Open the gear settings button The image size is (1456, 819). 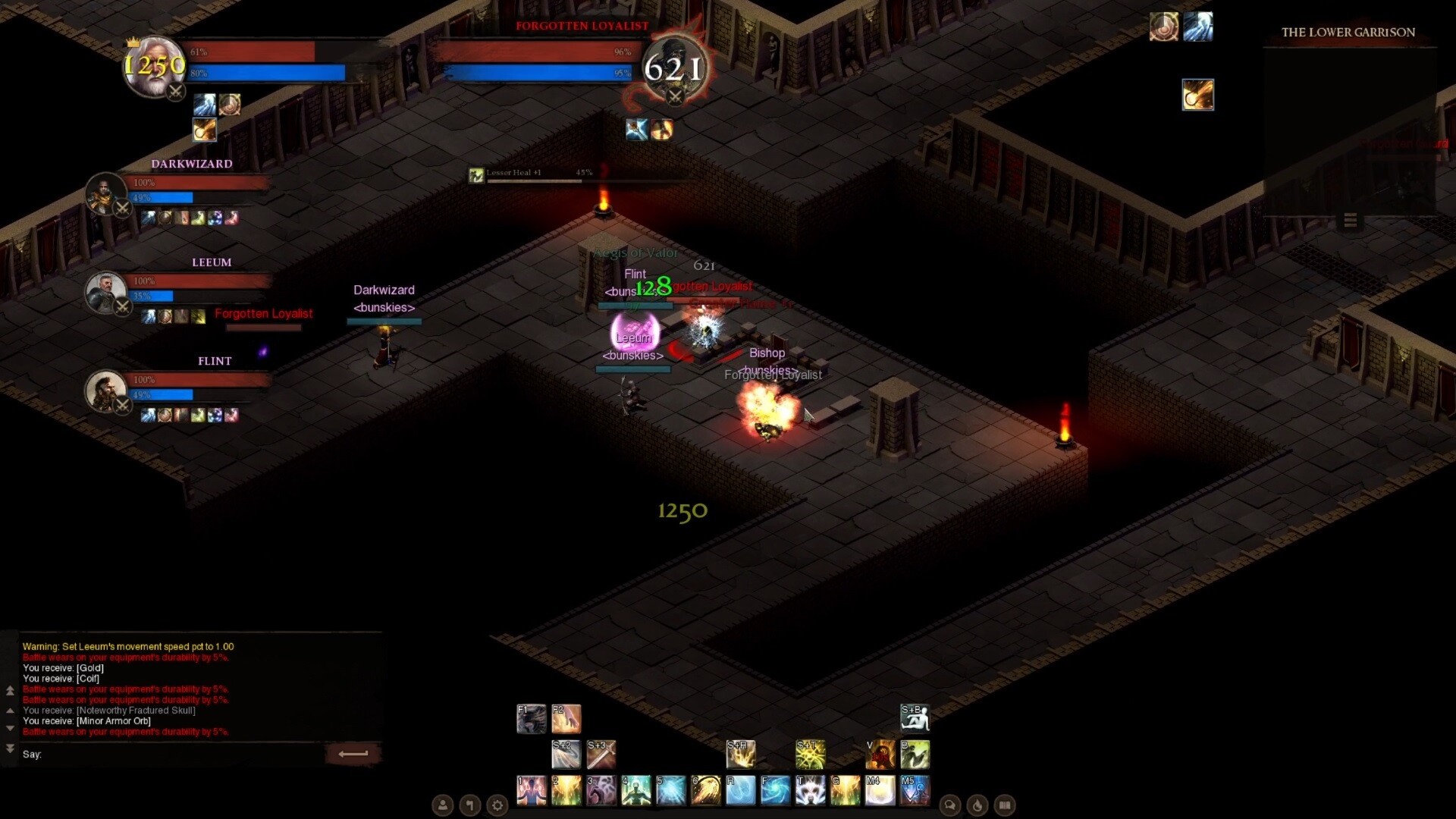pos(497,805)
